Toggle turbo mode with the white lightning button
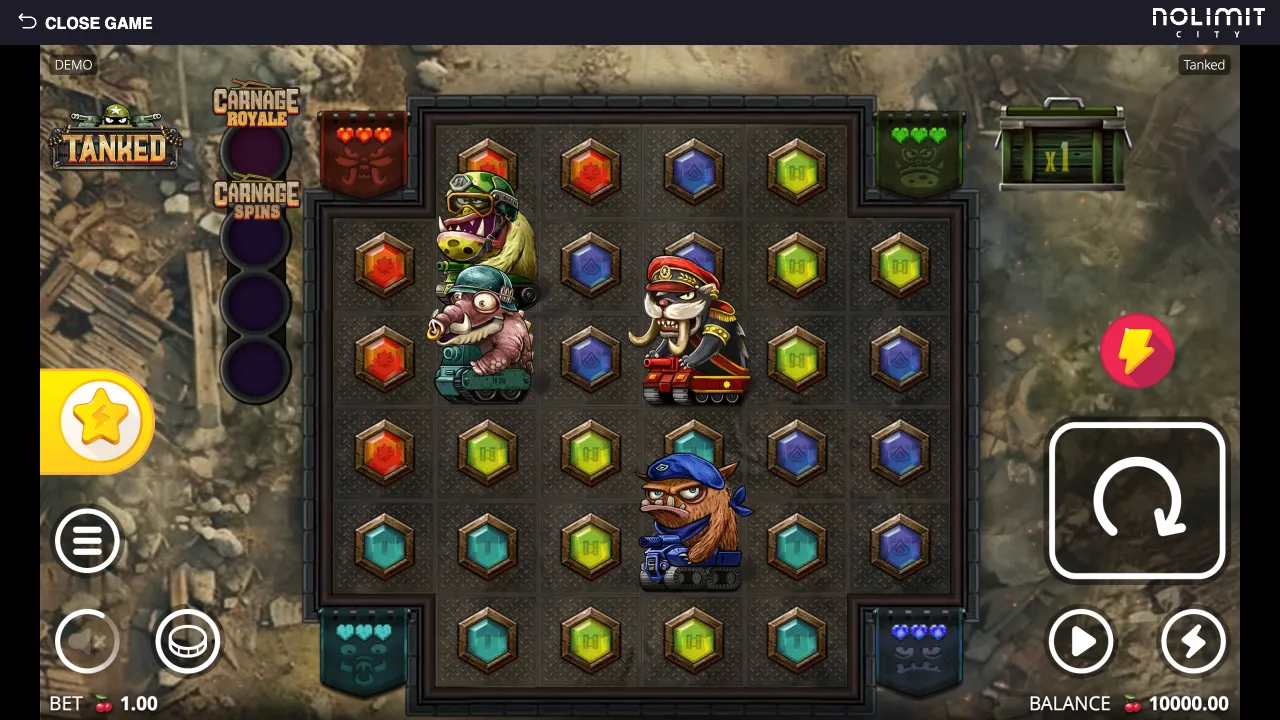This screenshot has width=1280, height=720. point(1193,641)
